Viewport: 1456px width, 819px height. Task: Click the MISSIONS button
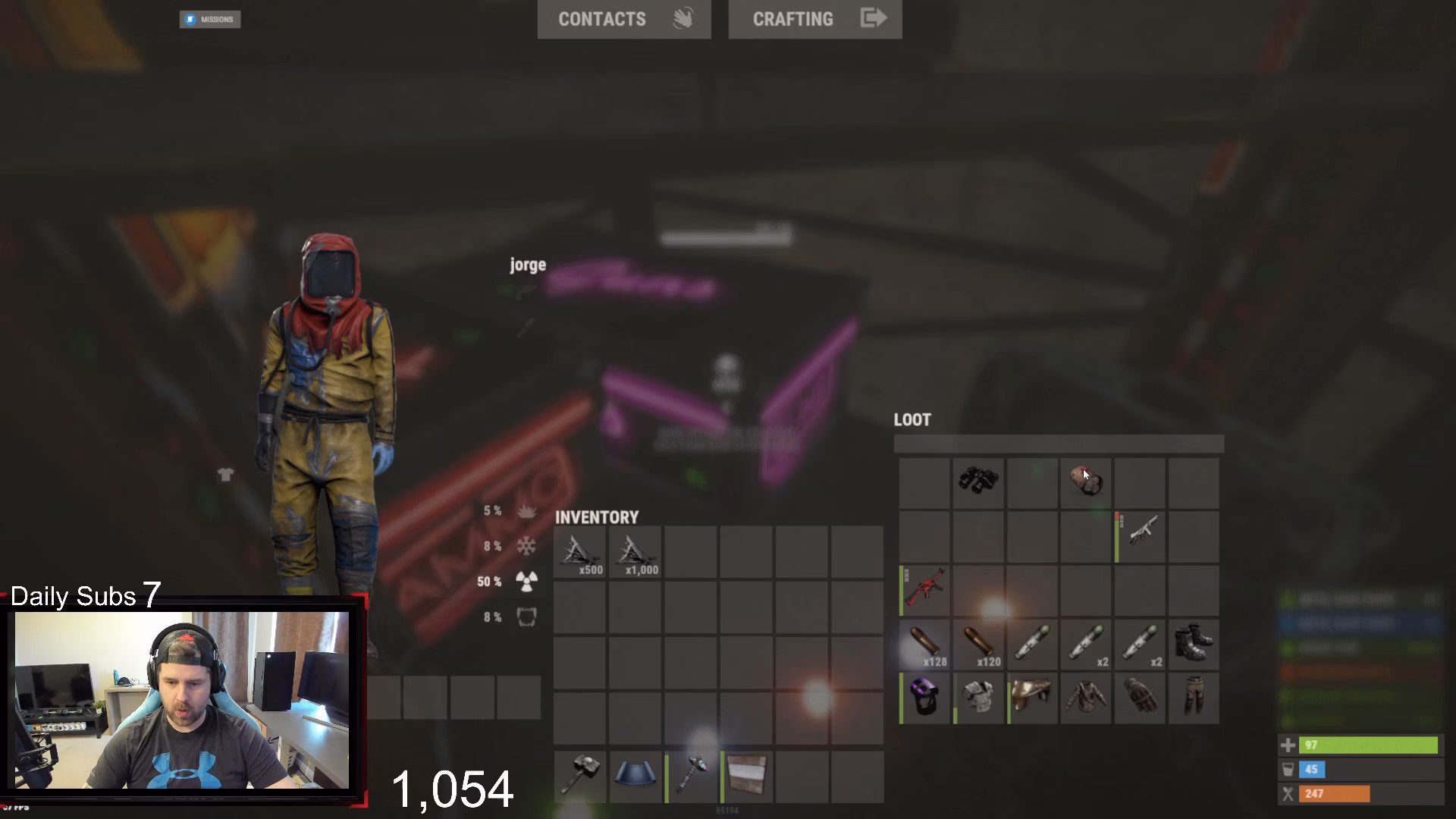(x=210, y=19)
